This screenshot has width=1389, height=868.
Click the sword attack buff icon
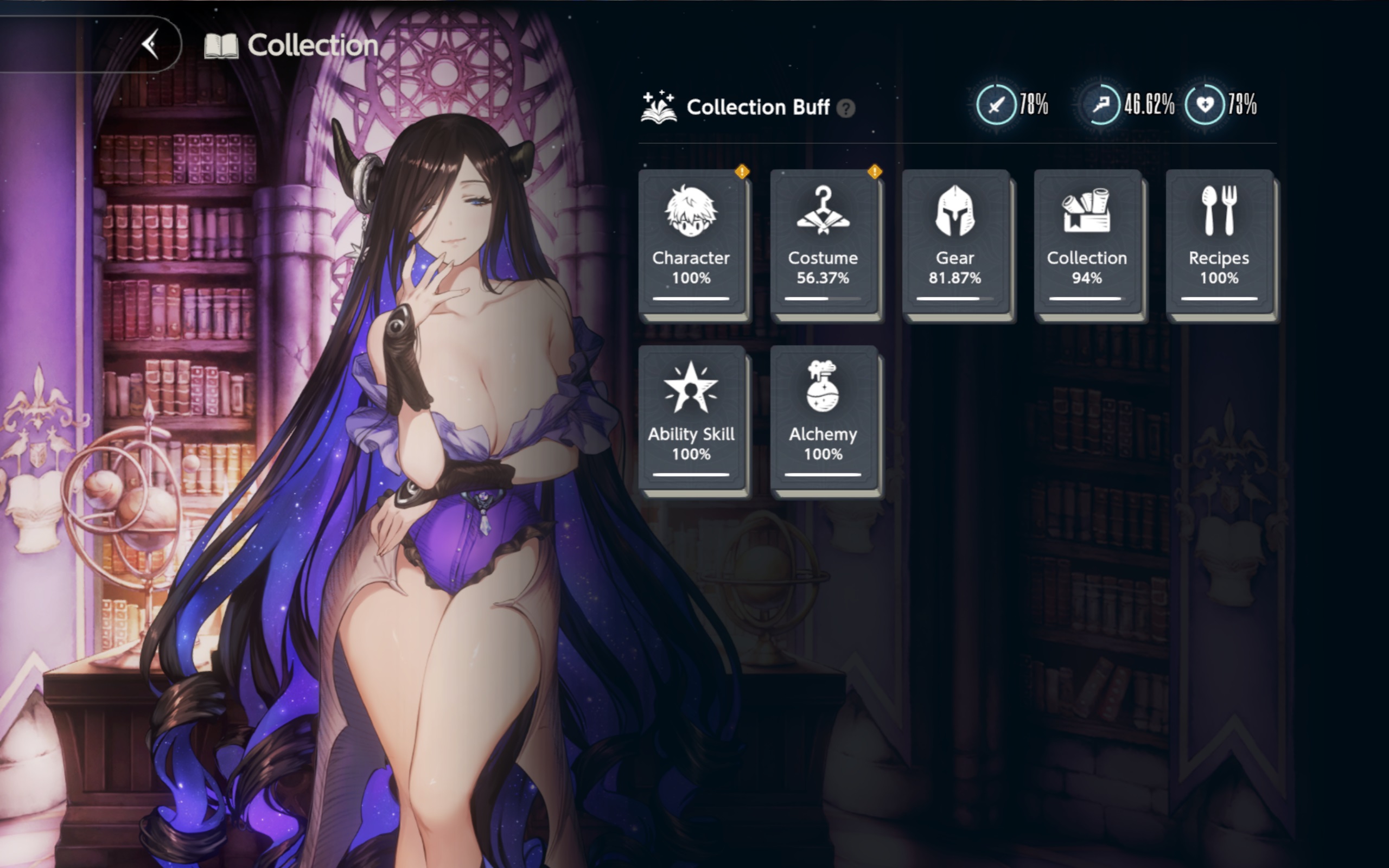[x=996, y=105]
